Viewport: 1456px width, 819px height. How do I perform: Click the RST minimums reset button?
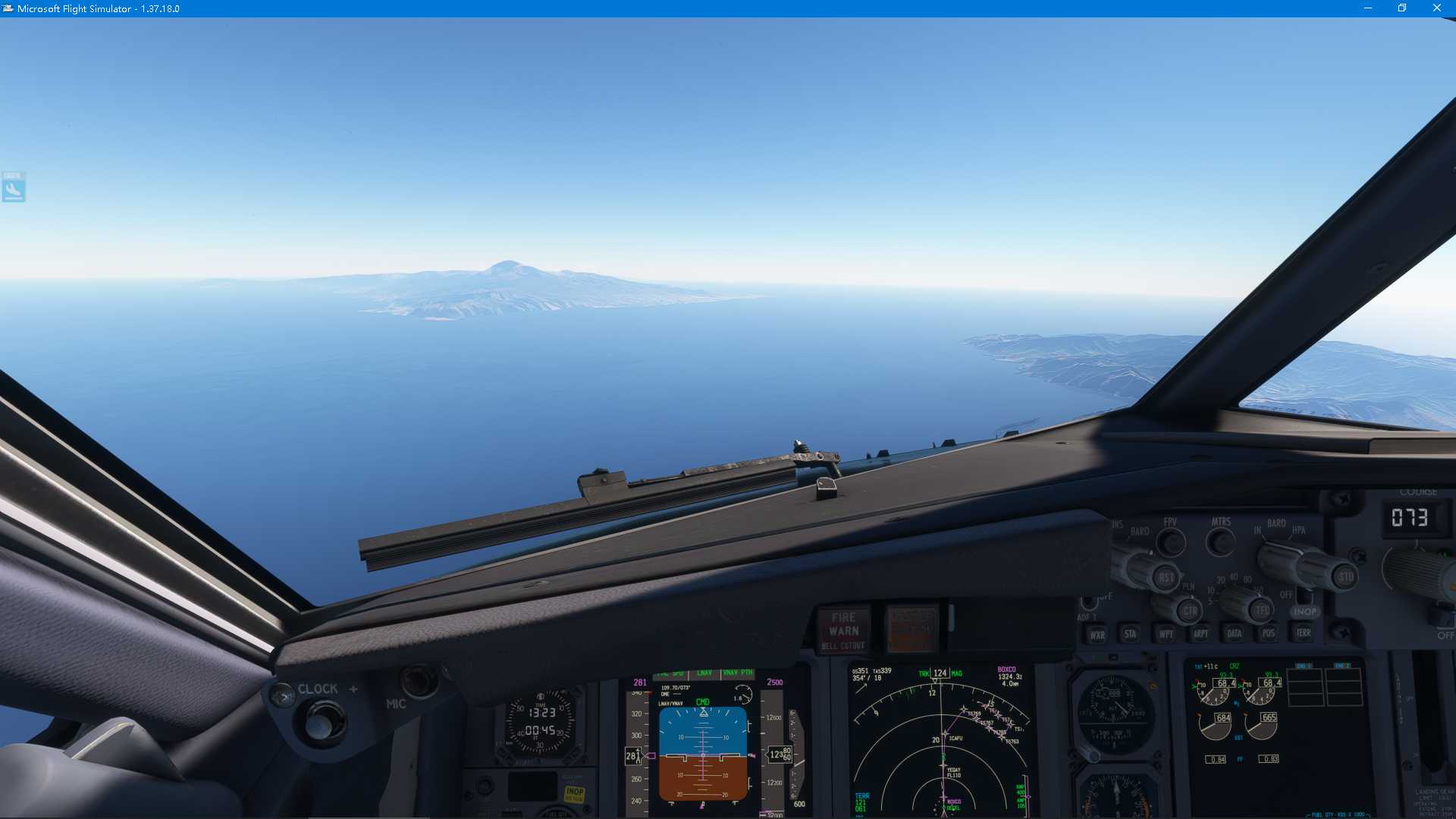pyautogui.click(x=1166, y=577)
